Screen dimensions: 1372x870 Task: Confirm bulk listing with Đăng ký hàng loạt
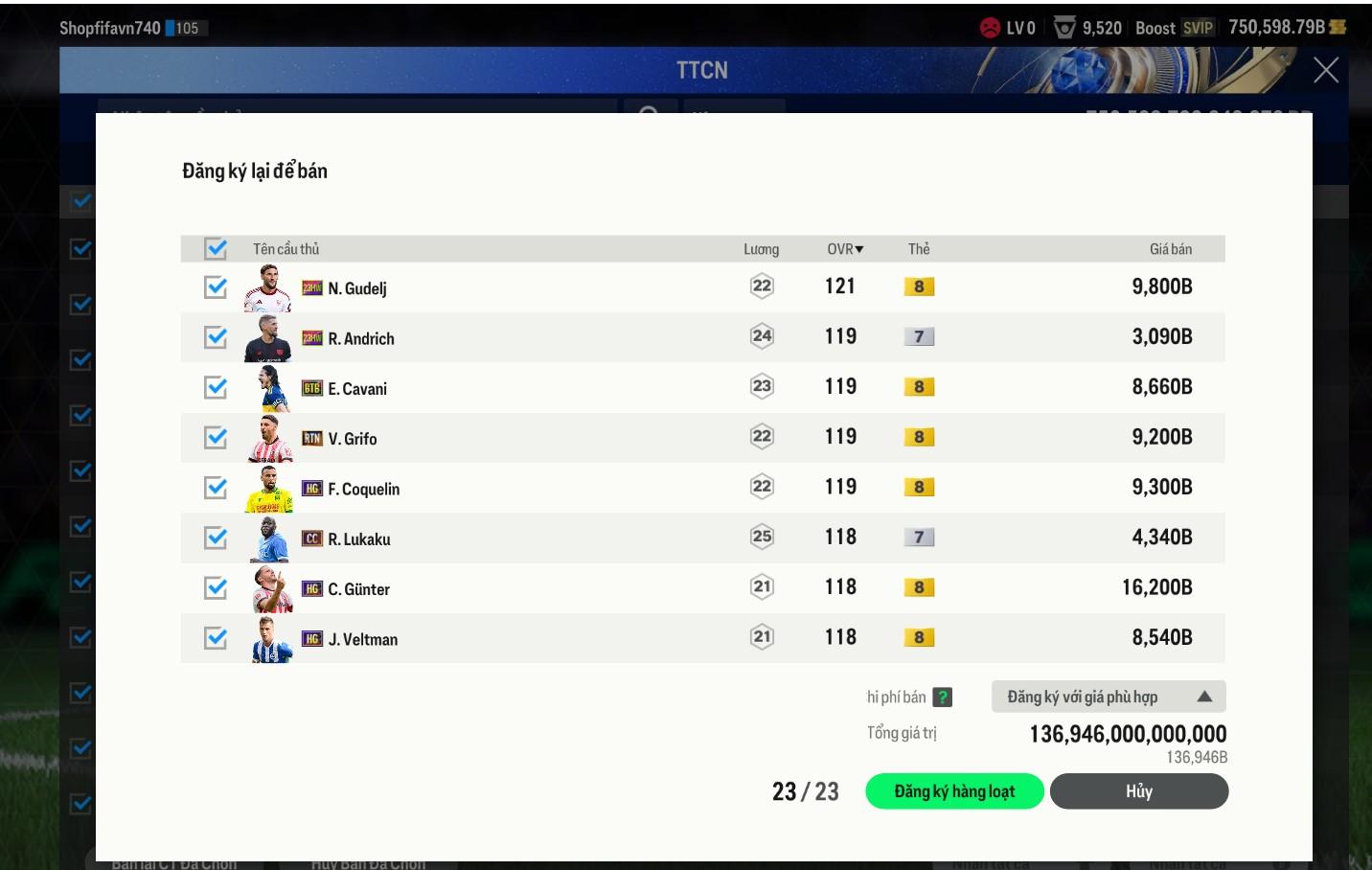pos(953,791)
